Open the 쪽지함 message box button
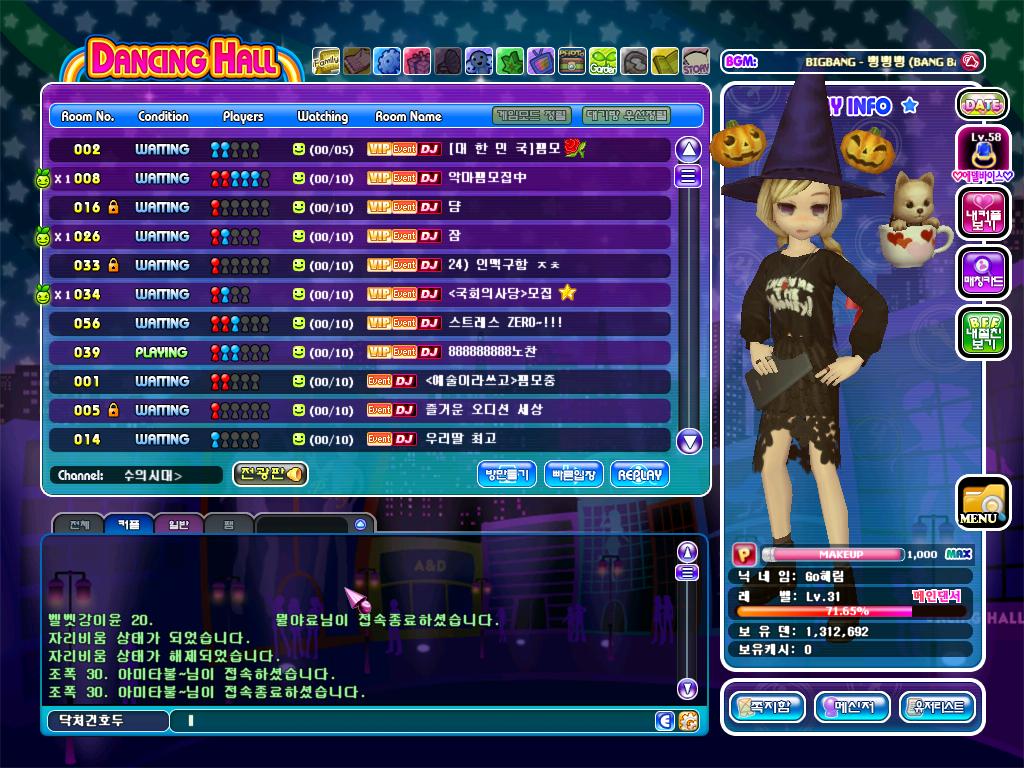The height and width of the screenshot is (768, 1024). pos(767,707)
